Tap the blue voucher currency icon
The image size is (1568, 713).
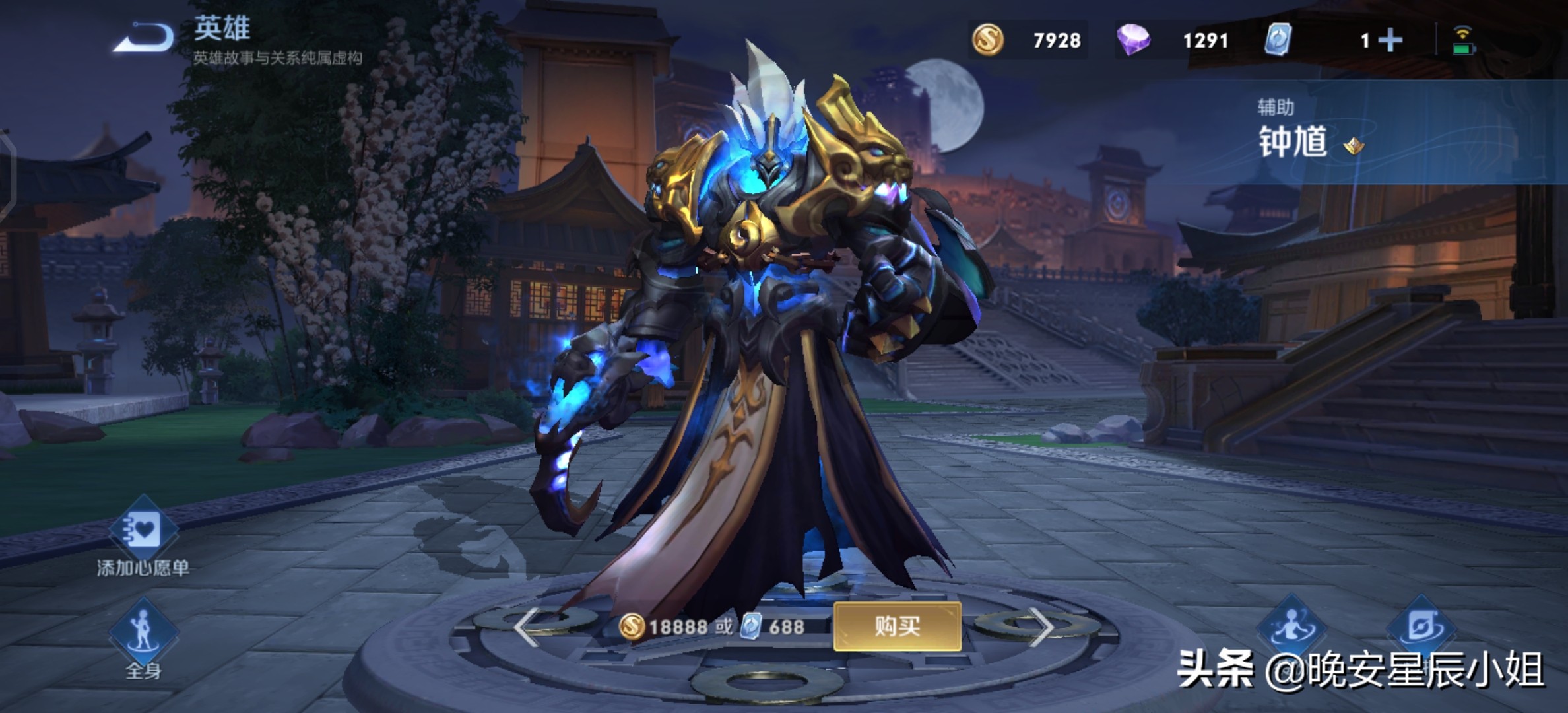click(1278, 40)
